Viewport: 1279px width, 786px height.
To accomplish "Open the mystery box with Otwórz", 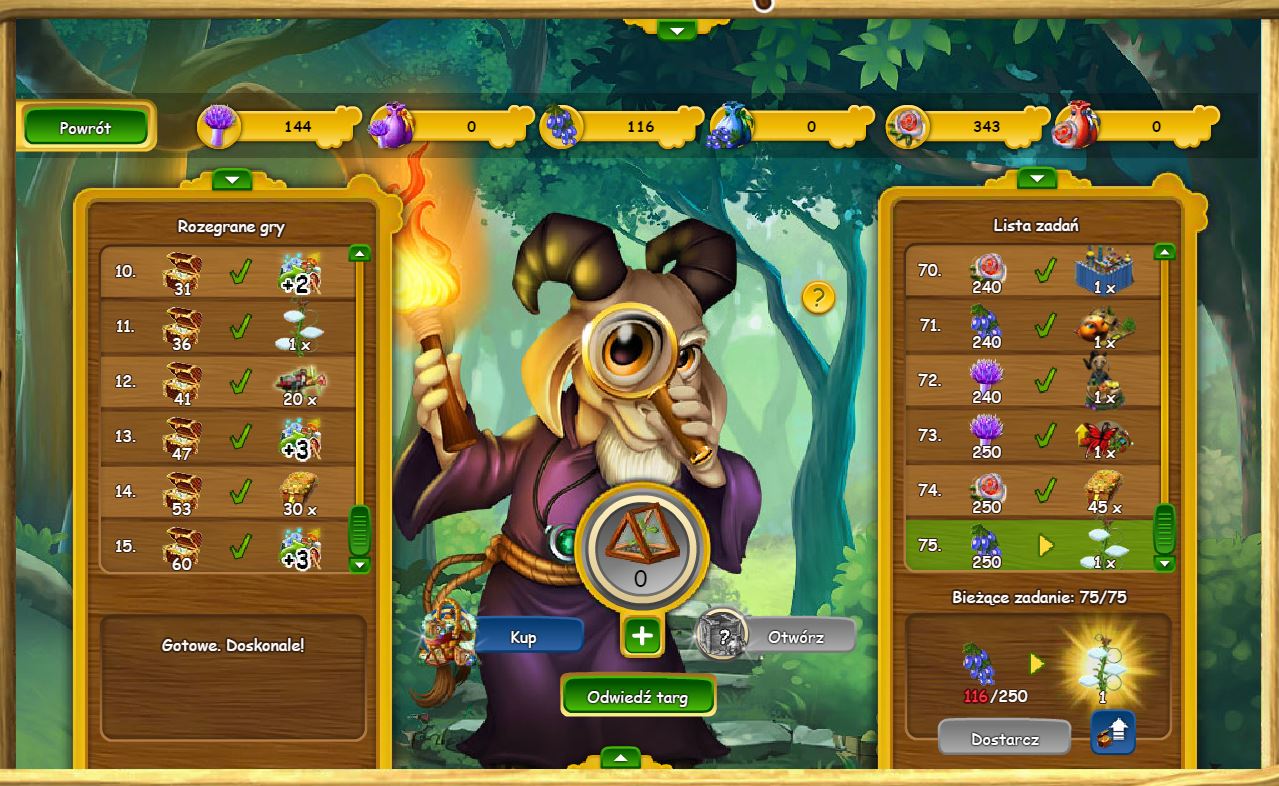I will pyautogui.click(x=795, y=636).
